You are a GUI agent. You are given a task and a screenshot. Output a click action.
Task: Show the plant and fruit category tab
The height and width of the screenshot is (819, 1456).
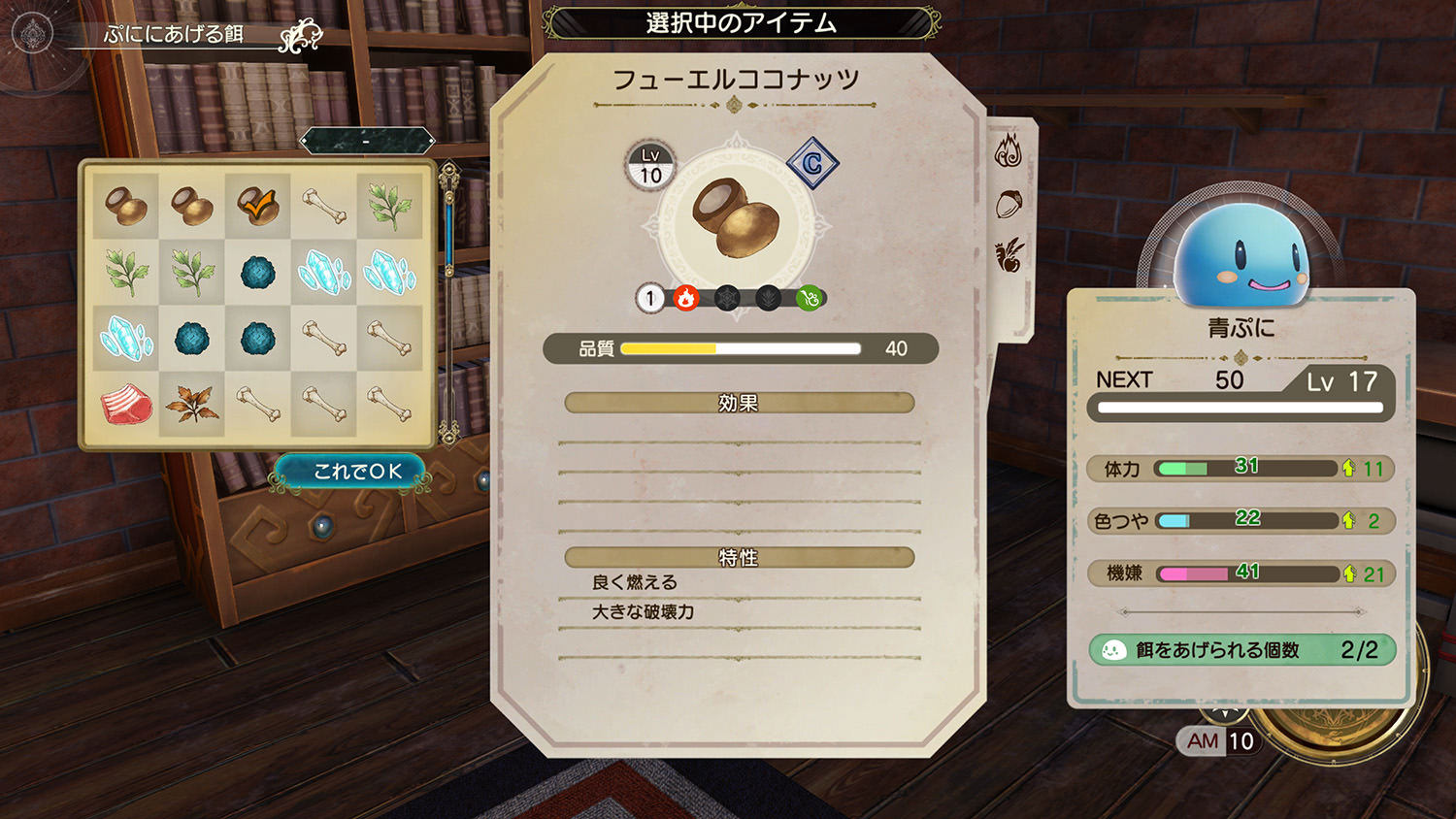pos(1009,255)
